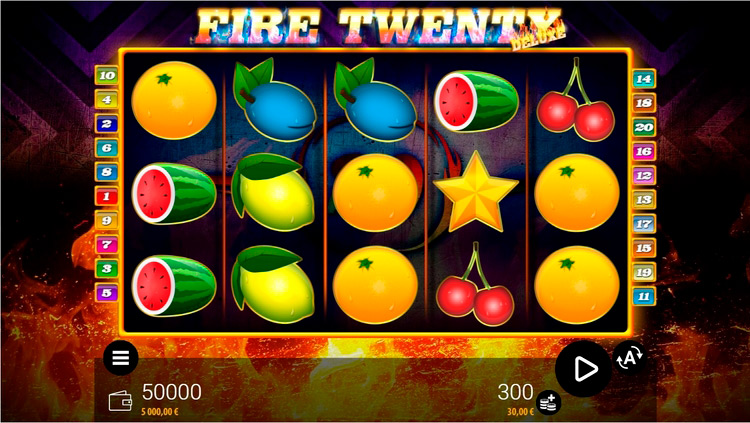Click the wallet balance icon
Image resolution: width=750 pixels, height=423 pixels.
(121, 400)
